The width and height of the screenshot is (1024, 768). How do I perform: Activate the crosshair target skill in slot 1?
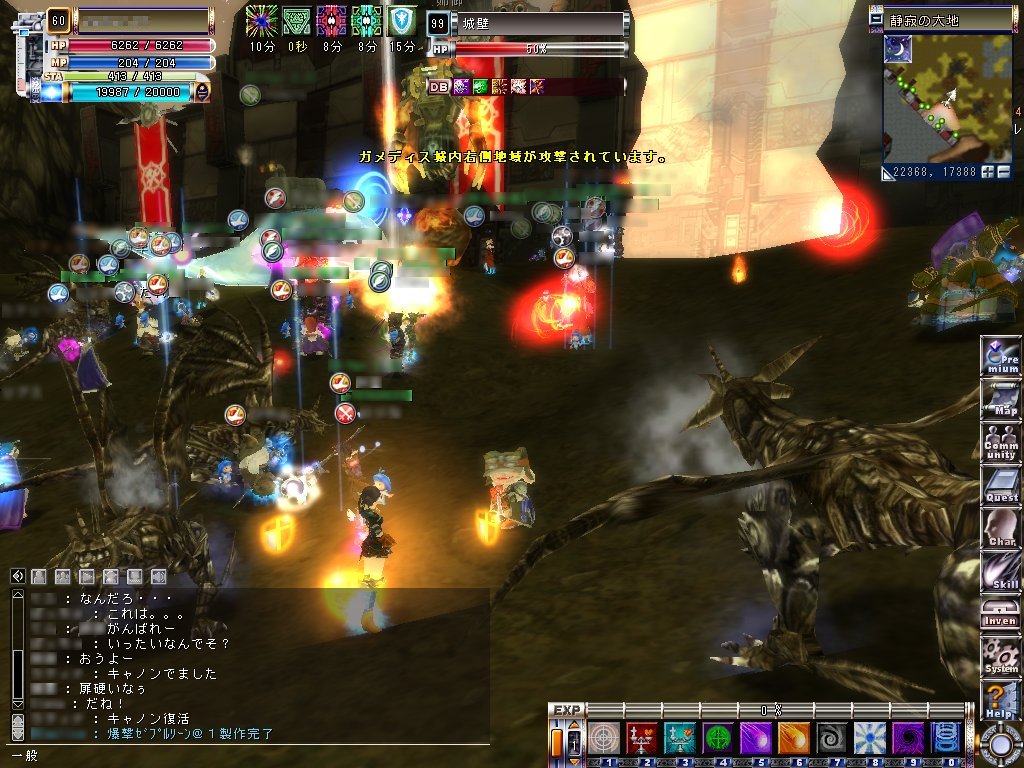602,738
